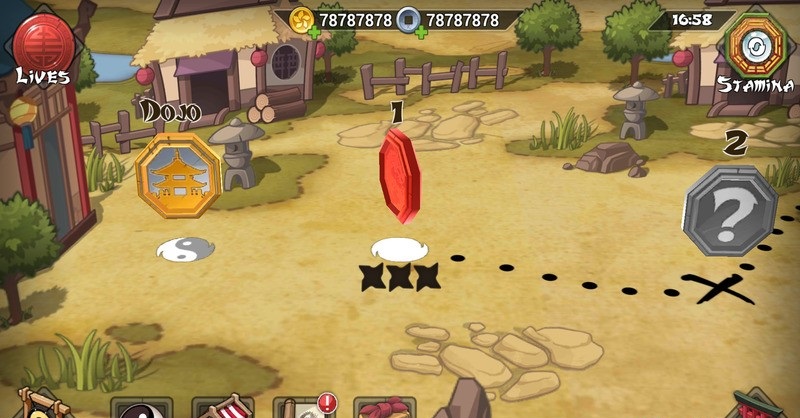Add more silver coins with the plus

pyautogui.click(x=420, y=31)
